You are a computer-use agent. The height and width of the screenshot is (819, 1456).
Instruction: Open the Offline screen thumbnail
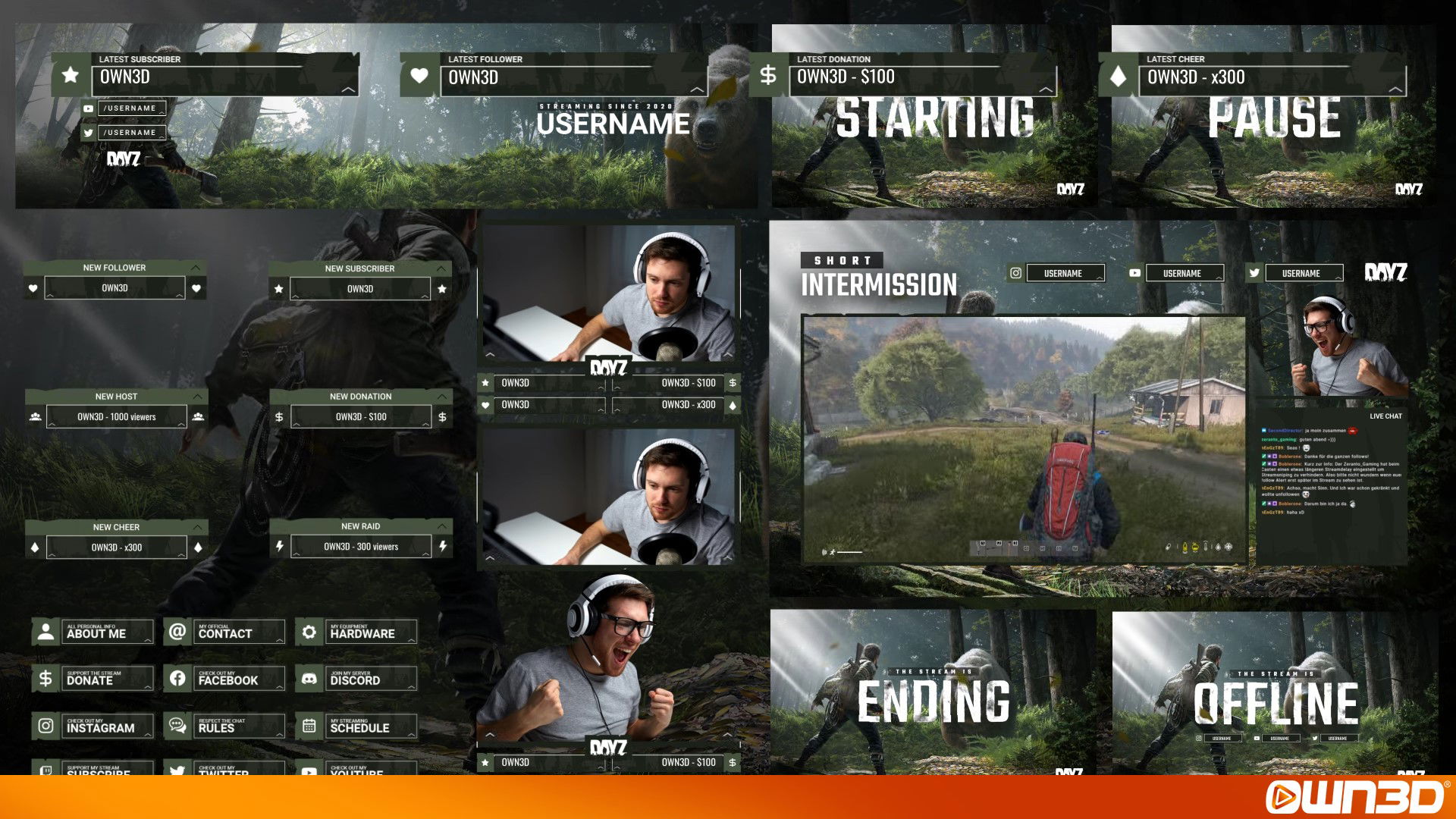(x=1275, y=694)
